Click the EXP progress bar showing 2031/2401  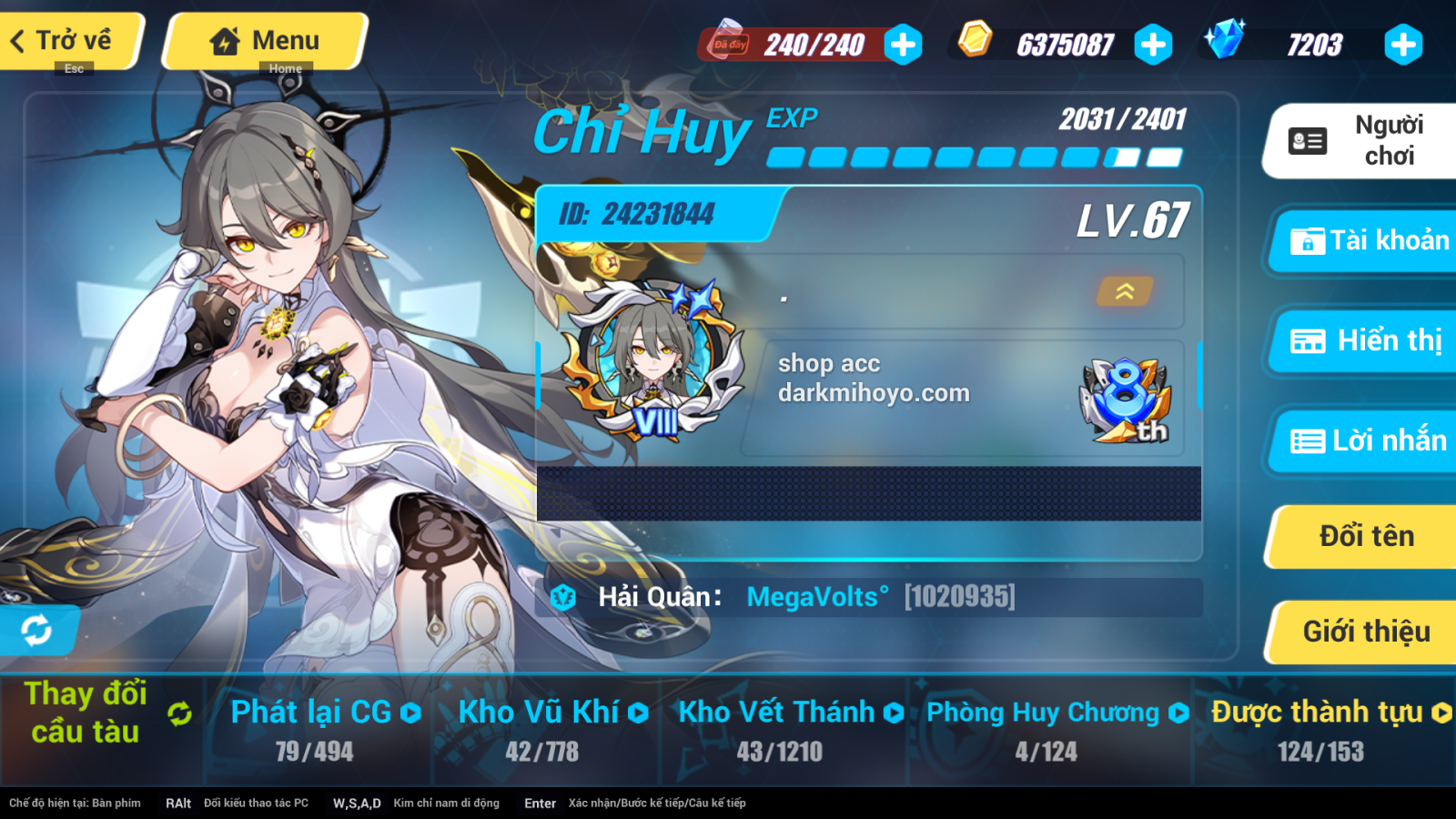pos(974,157)
